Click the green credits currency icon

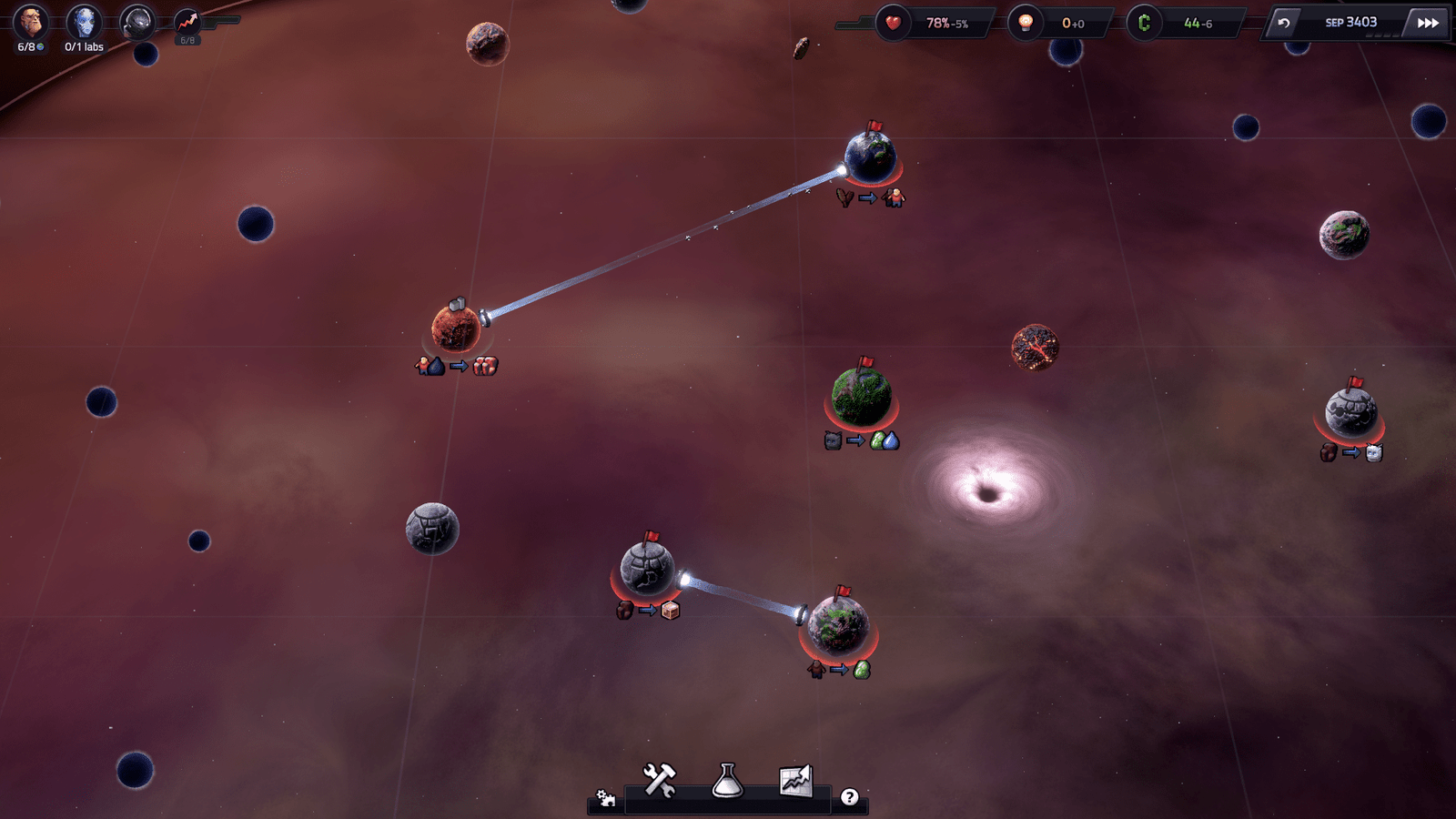click(x=1144, y=23)
